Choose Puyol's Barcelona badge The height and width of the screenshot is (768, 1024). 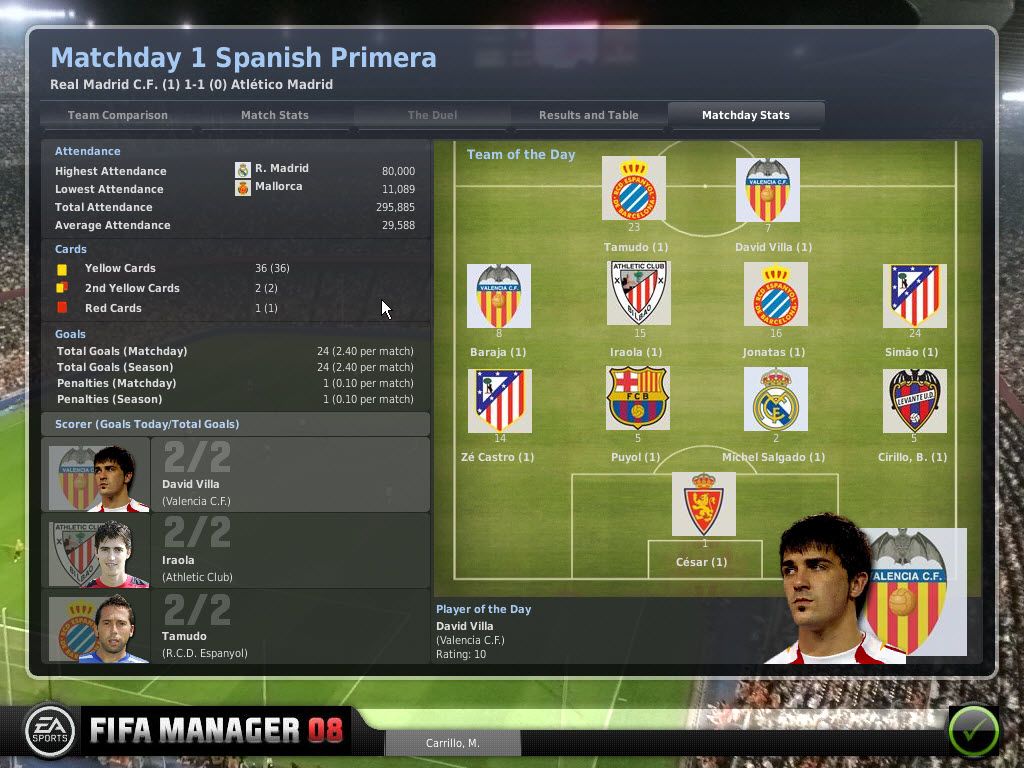click(x=638, y=400)
